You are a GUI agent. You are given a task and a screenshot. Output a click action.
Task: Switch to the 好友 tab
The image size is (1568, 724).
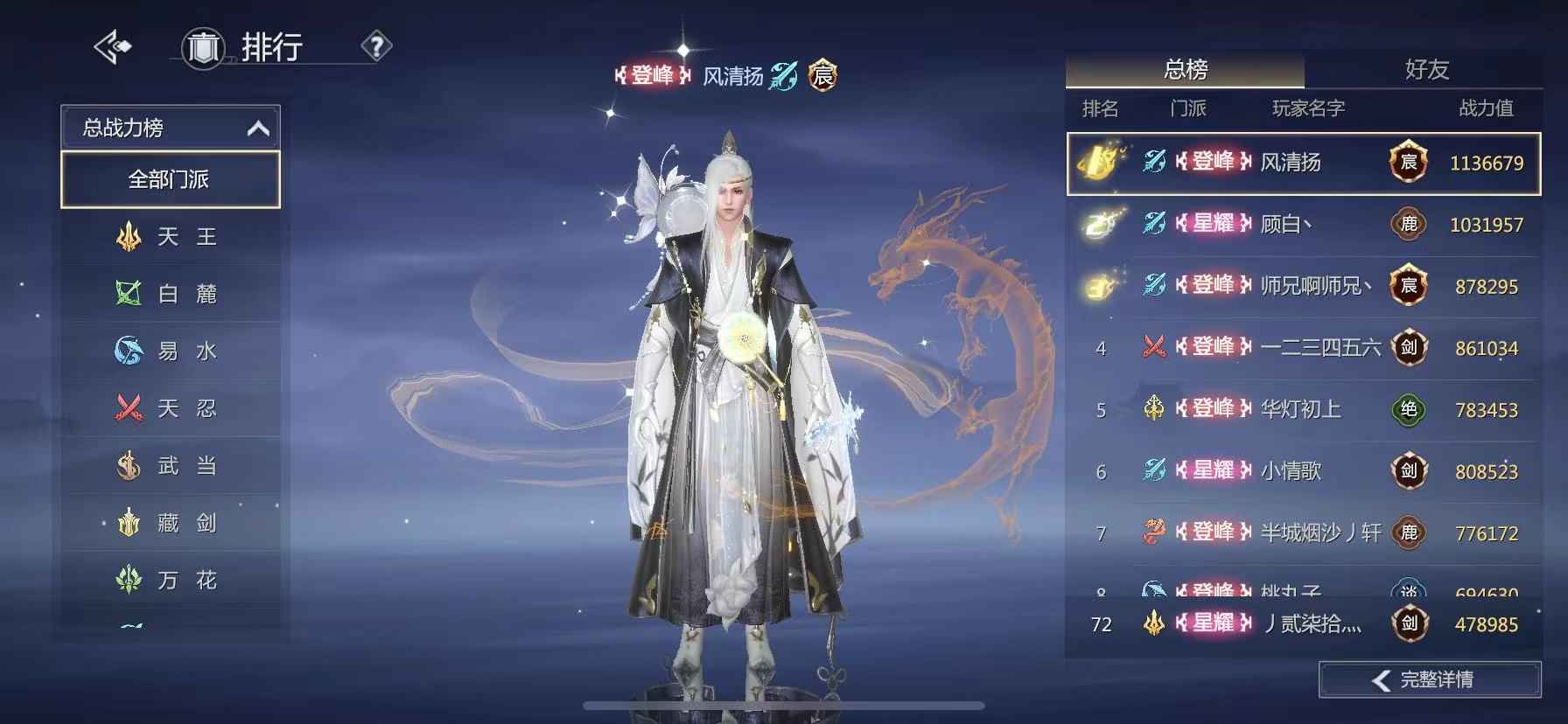click(1426, 69)
